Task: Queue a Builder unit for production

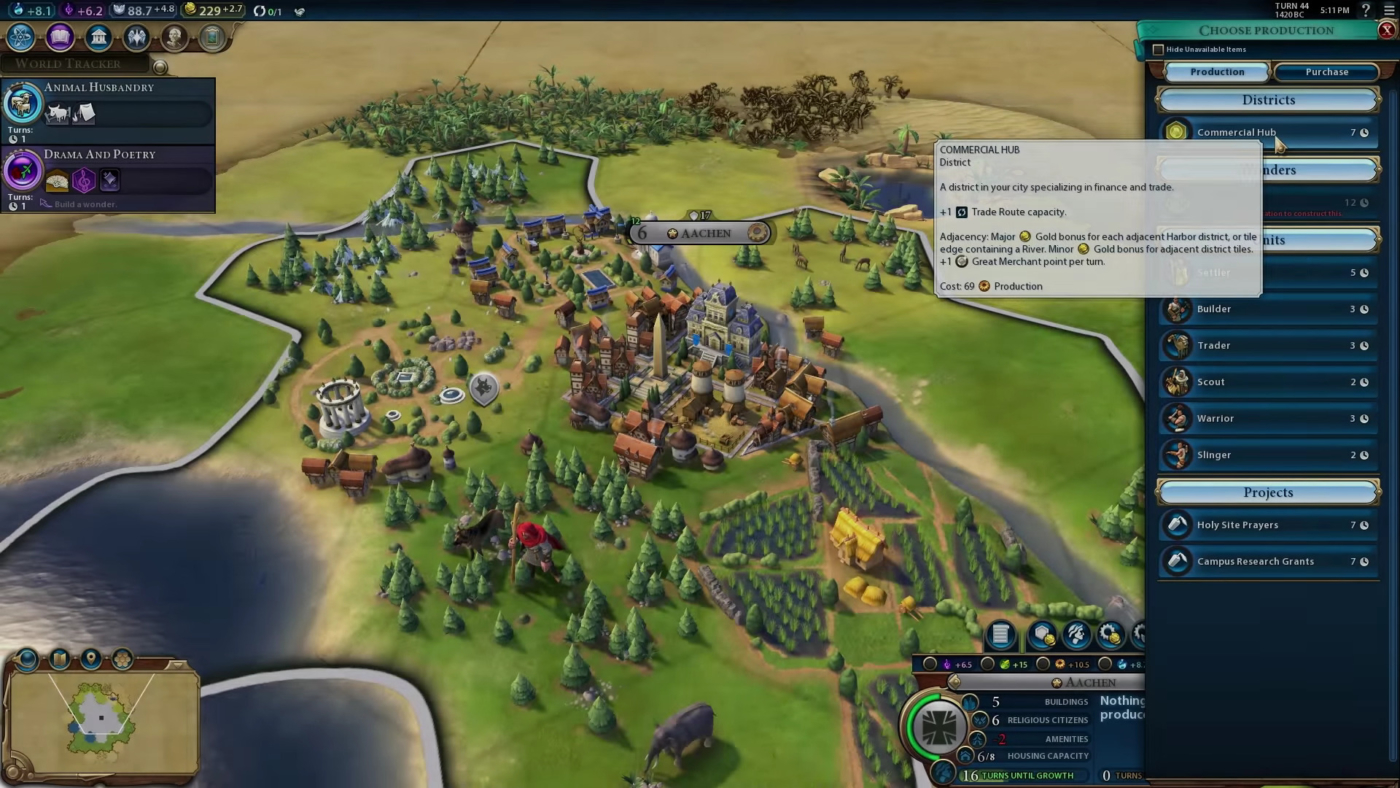Action: click(1266, 308)
